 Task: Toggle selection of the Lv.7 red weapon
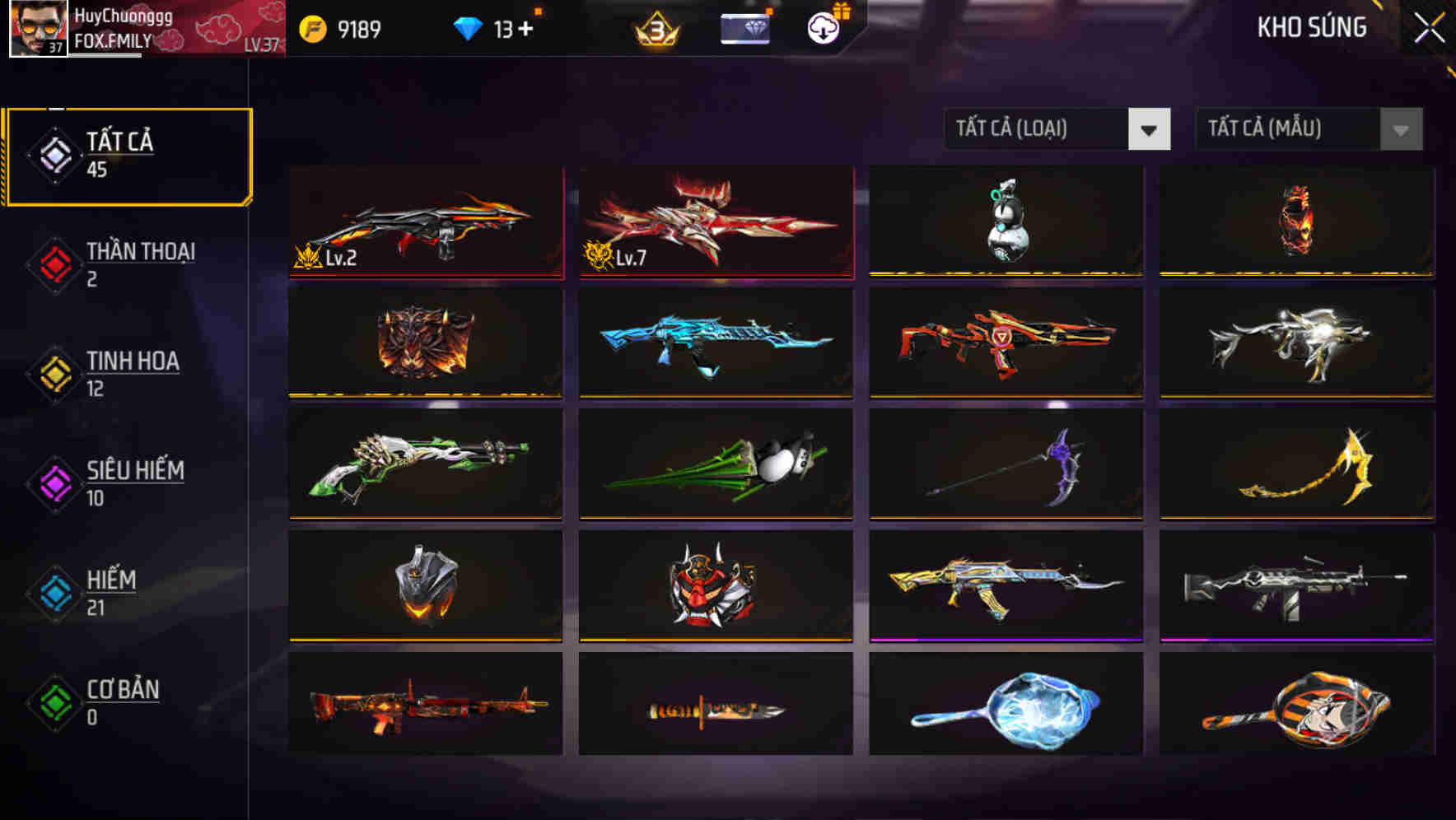click(715, 221)
